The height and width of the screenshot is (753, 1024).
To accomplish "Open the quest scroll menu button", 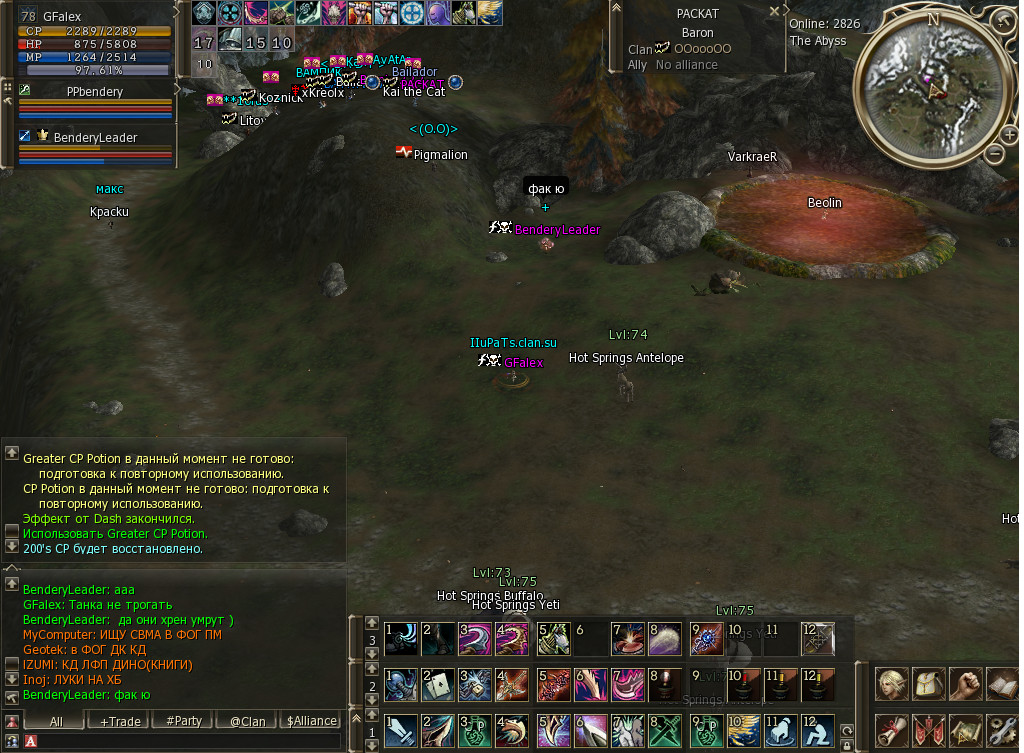I will tap(891, 731).
